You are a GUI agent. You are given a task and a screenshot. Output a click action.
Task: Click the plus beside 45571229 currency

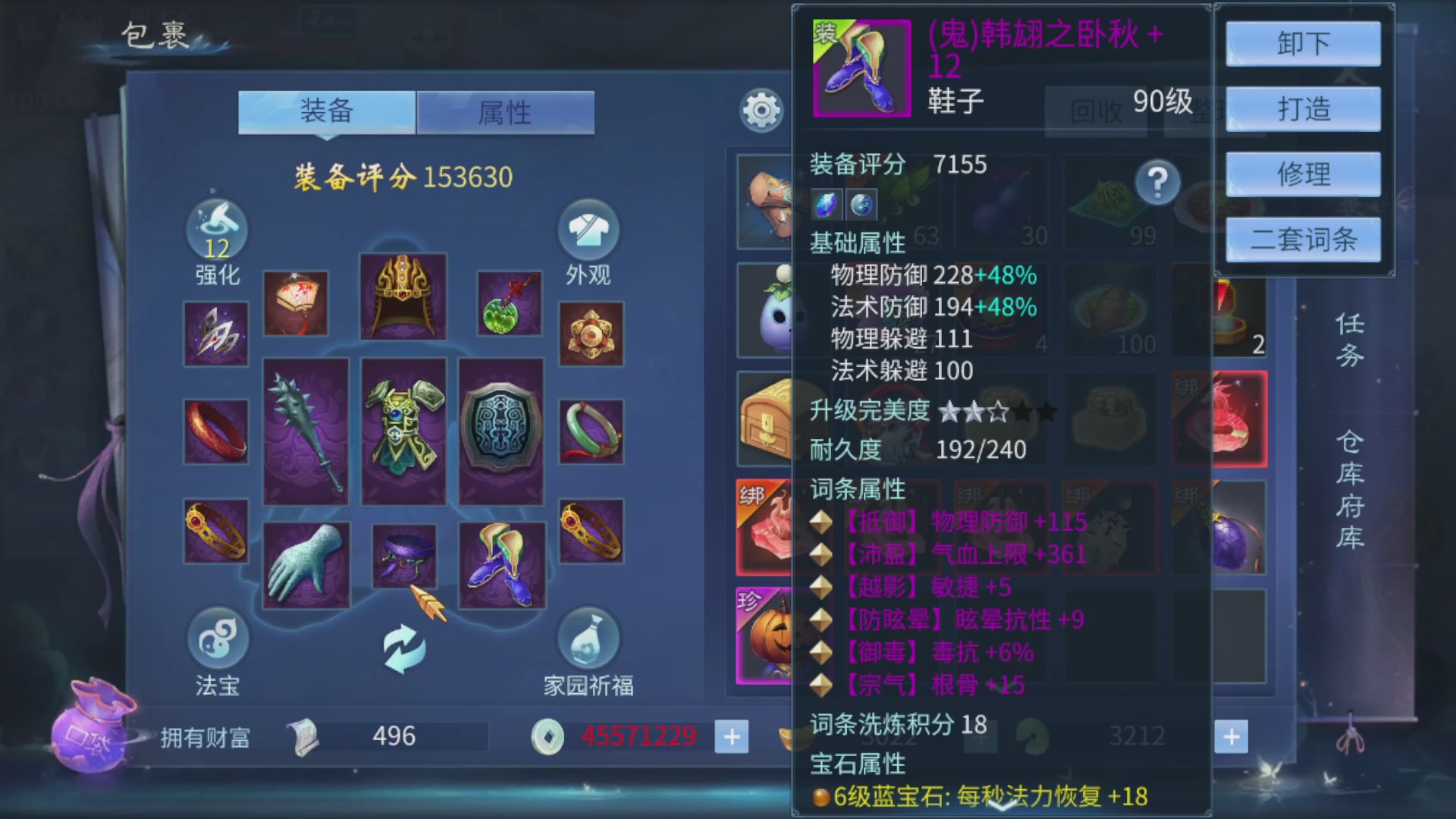[x=730, y=736]
